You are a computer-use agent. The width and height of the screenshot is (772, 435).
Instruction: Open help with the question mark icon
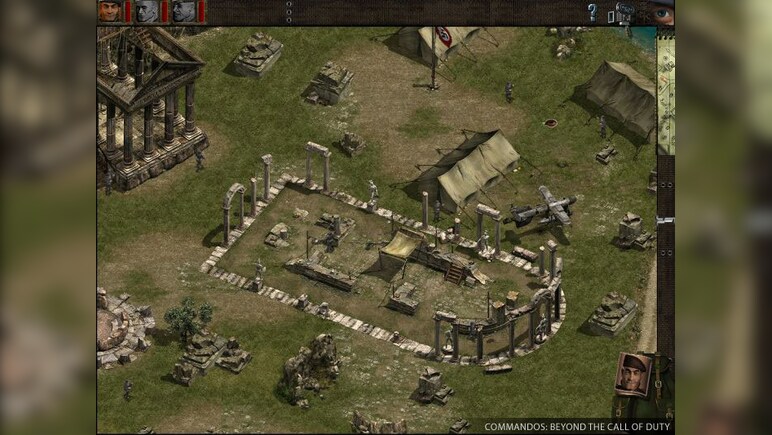(x=592, y=12)
